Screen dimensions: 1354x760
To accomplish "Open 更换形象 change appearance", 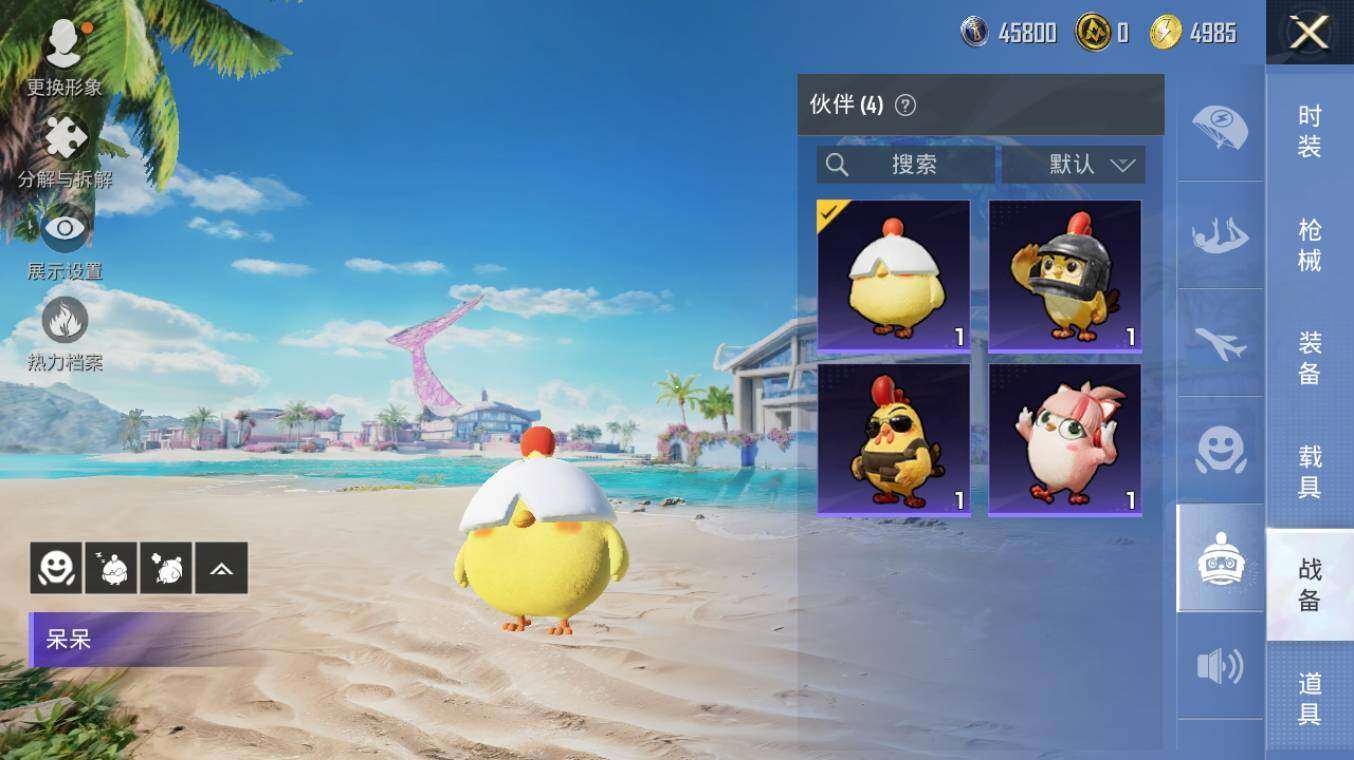I will click(x=64, y=56).
